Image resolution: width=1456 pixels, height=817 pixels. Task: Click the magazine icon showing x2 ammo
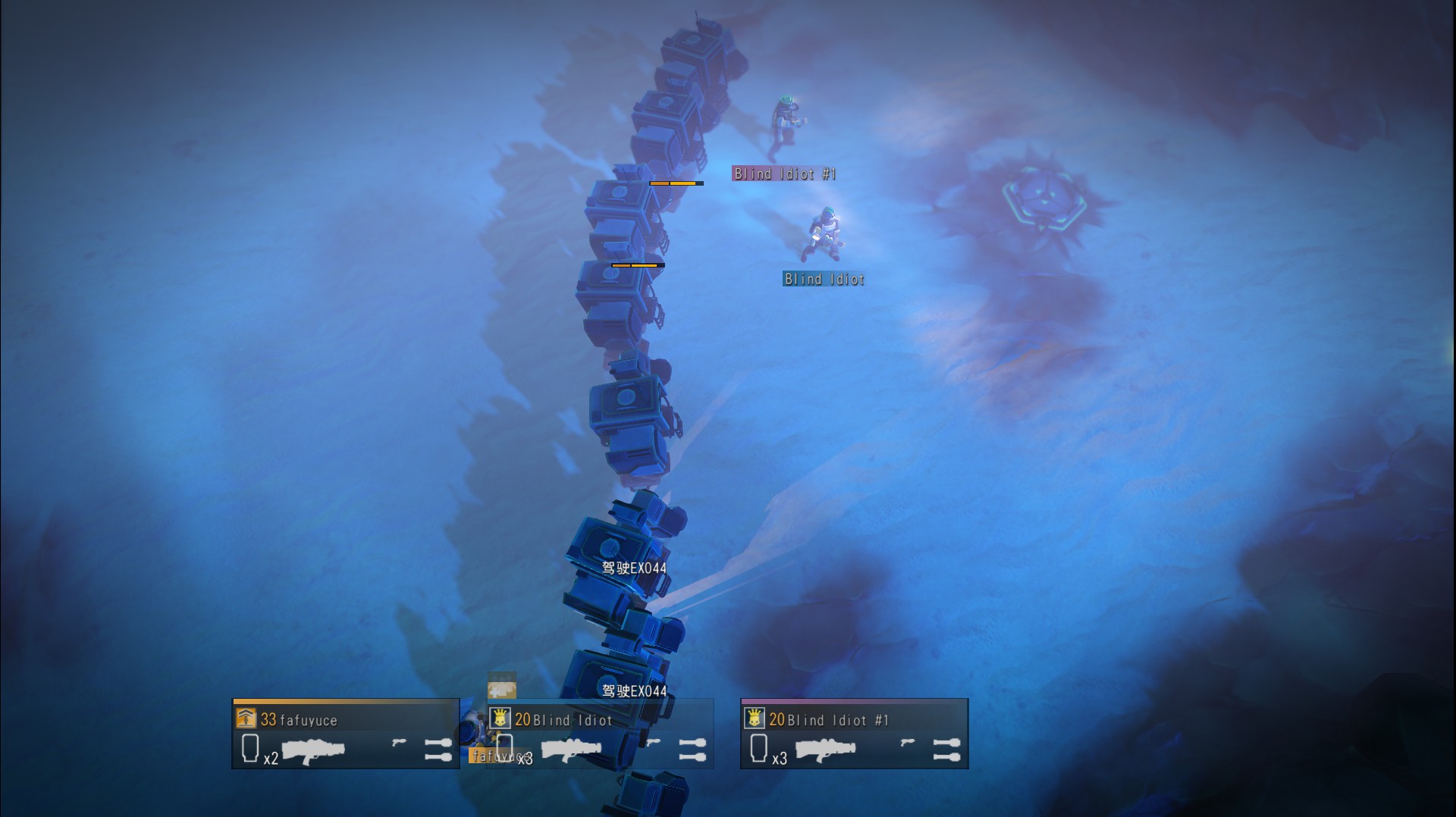tap(251, 747)
